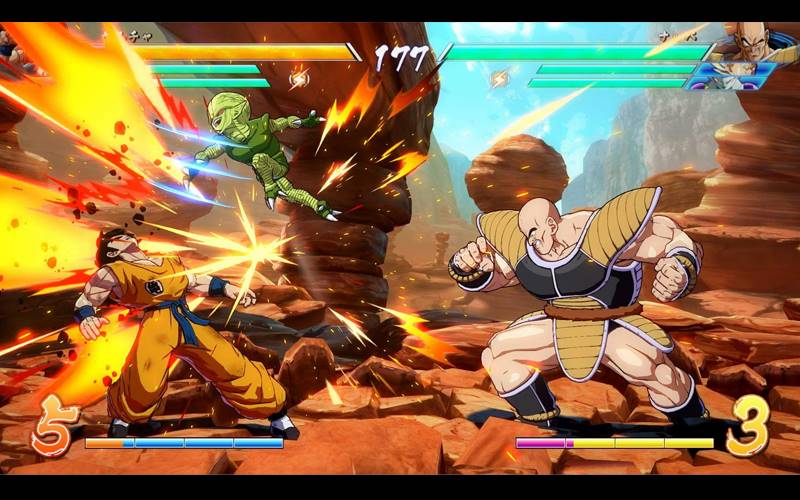Activate player one's Sparking Blast lightning icon
Viewport: 800px width, 500px height.
(298, 77)
